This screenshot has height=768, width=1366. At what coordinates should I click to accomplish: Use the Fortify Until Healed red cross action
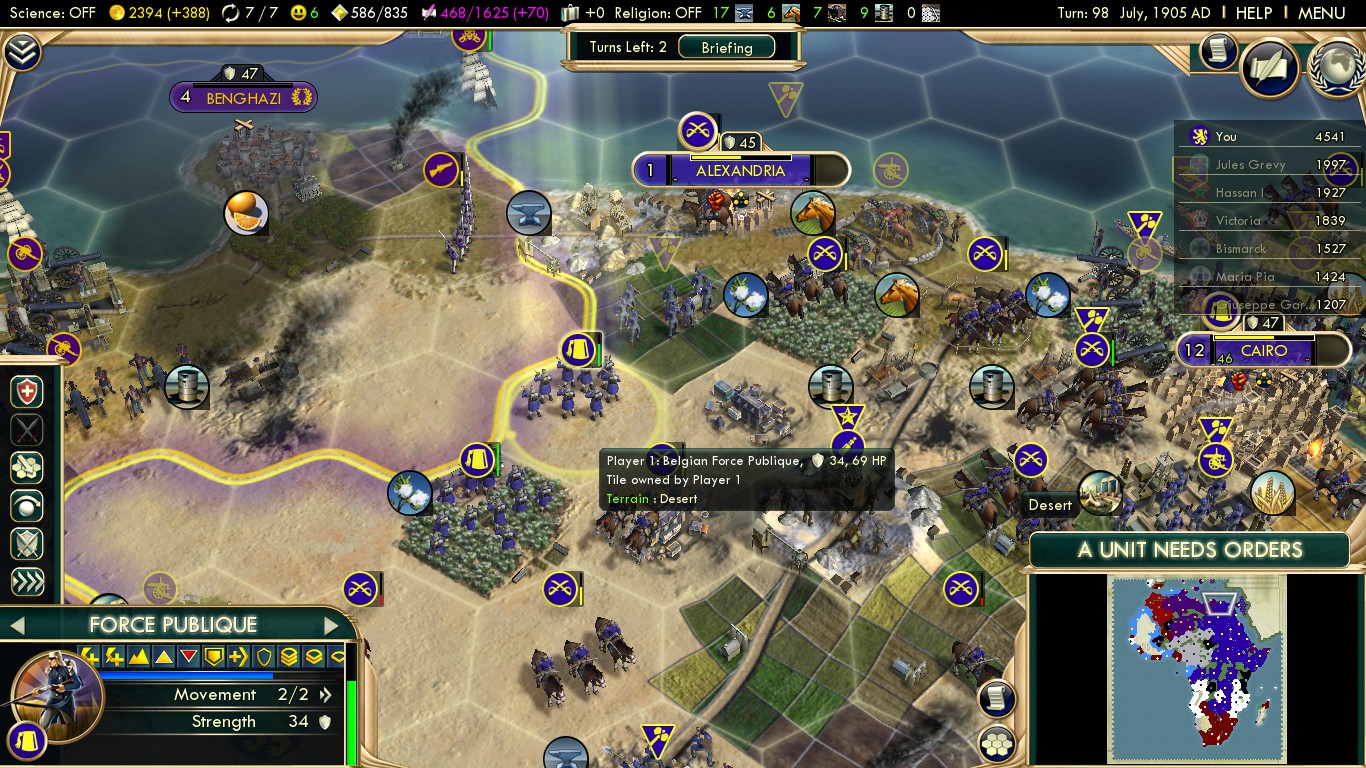(x=27, y=391)
